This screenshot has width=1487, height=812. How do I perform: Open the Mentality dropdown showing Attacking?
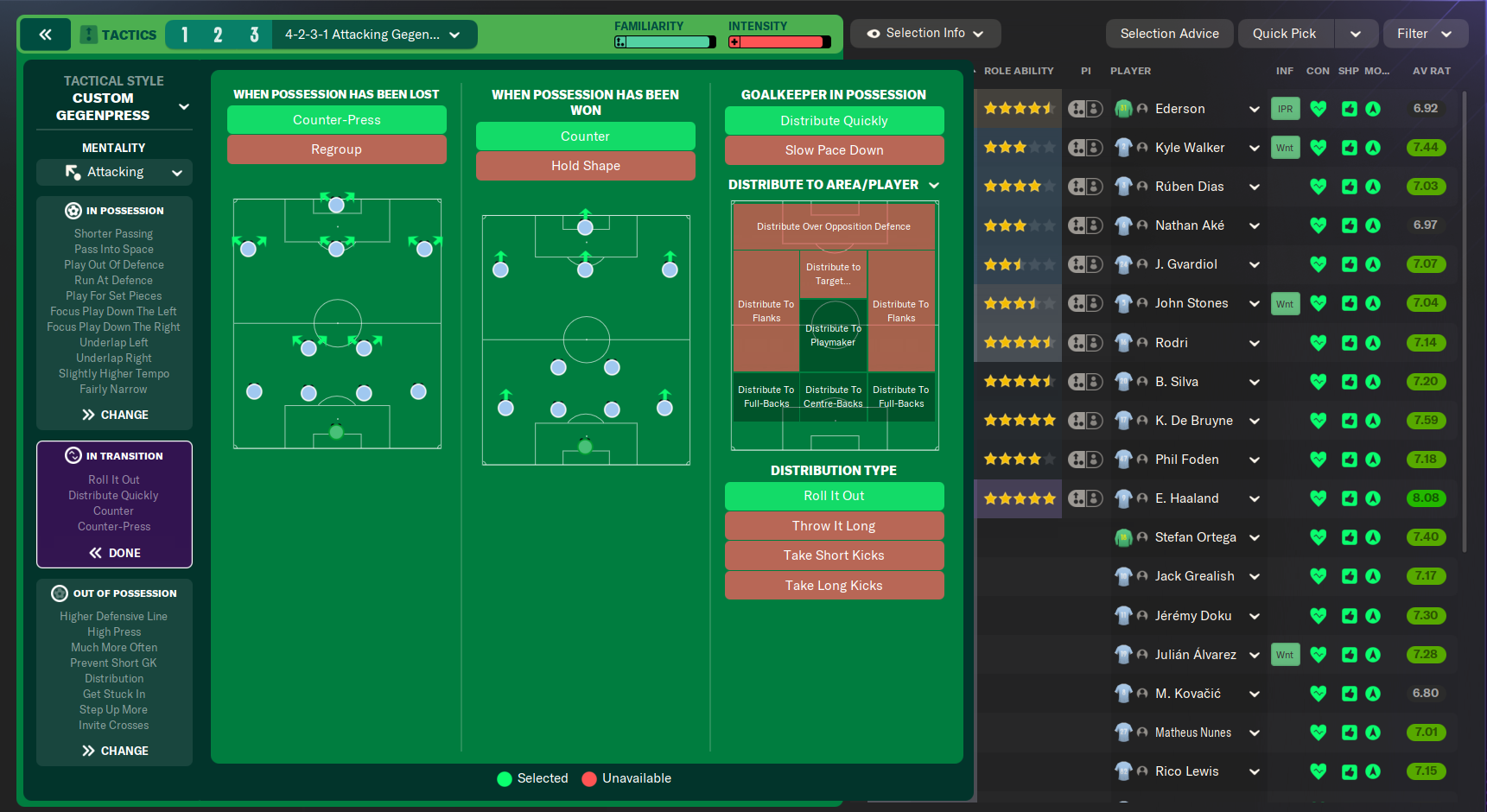(x=113, y=172)
